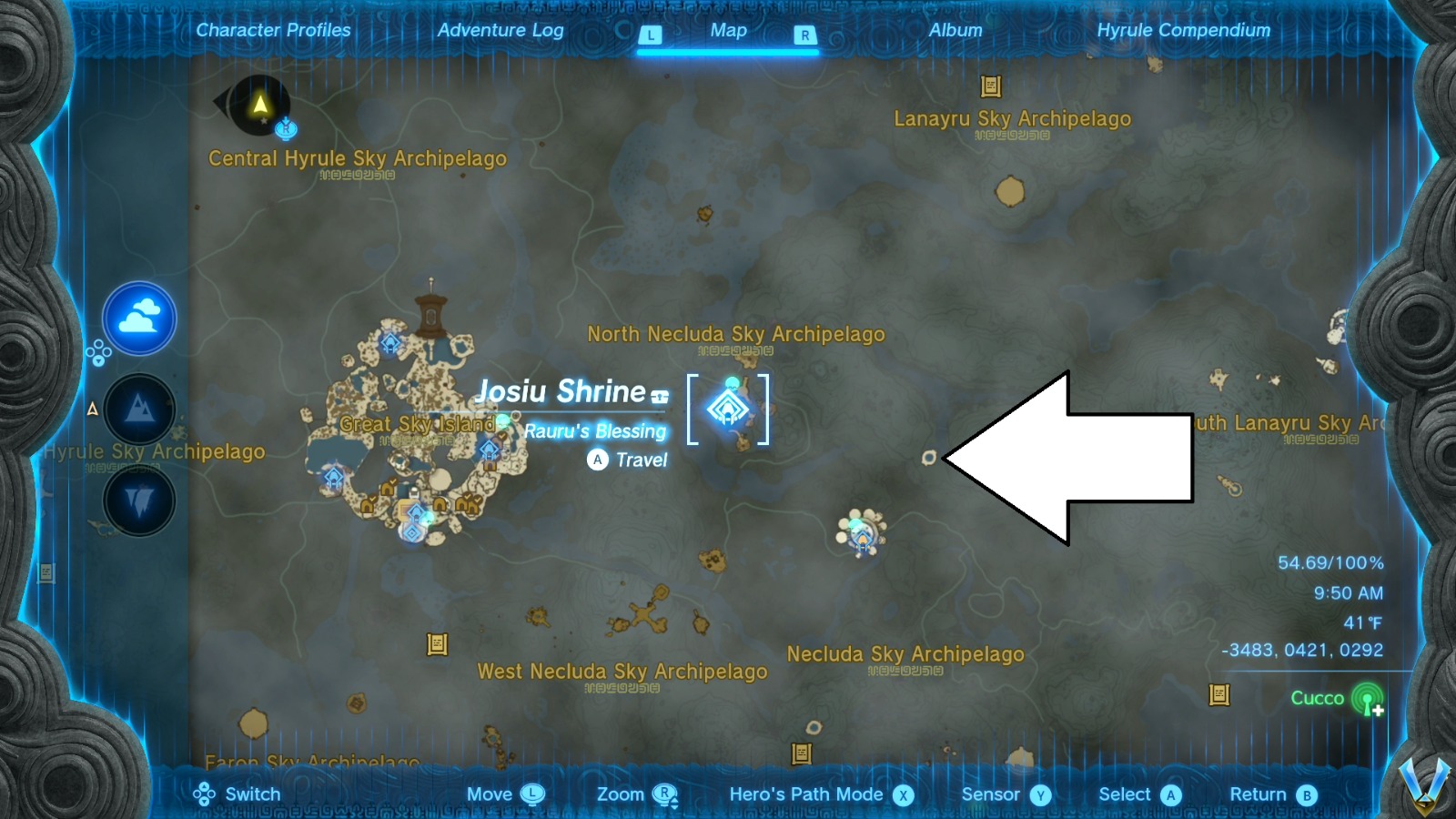Select the sky layer cloud icon
Viewport: 1456px width, 819px height.
[138, 317]
